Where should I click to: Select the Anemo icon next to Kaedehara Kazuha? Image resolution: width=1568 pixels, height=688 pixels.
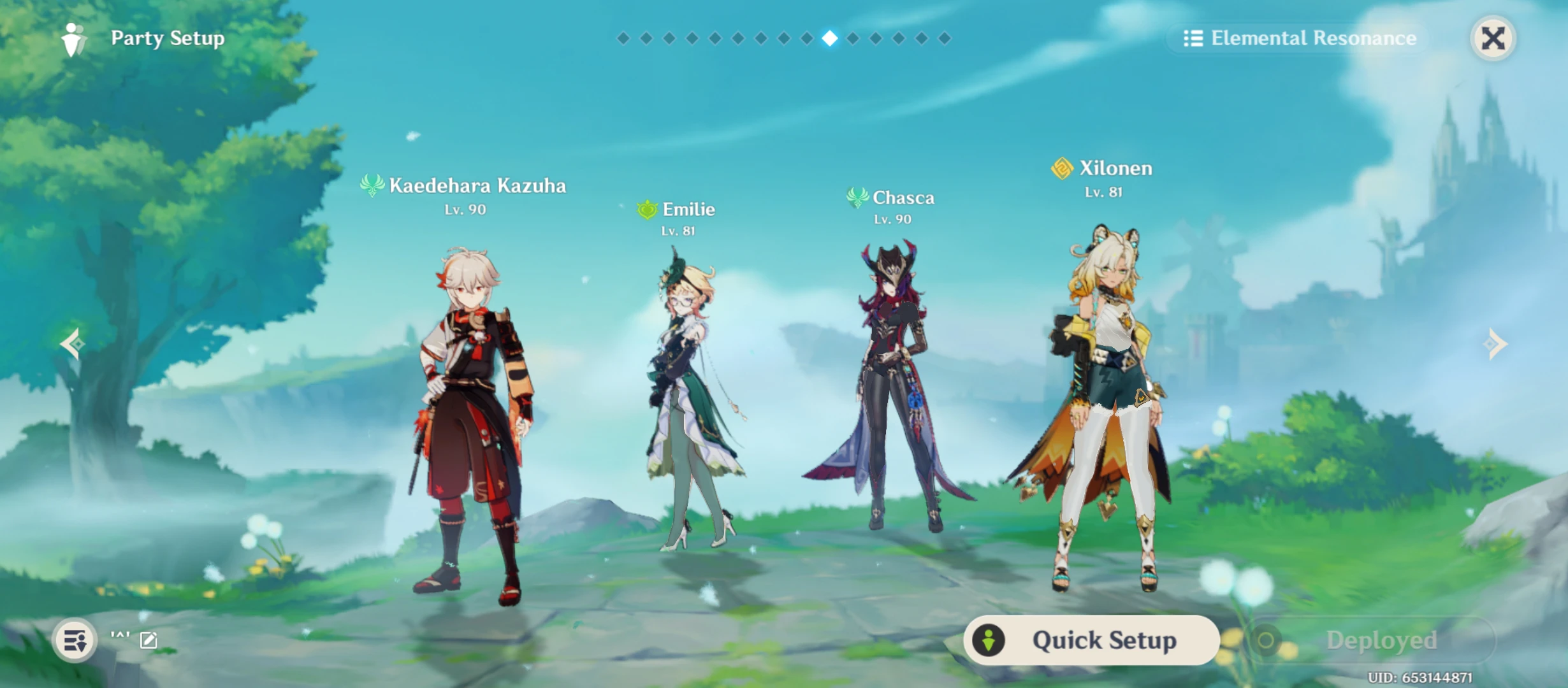click(x=374, y=186)
